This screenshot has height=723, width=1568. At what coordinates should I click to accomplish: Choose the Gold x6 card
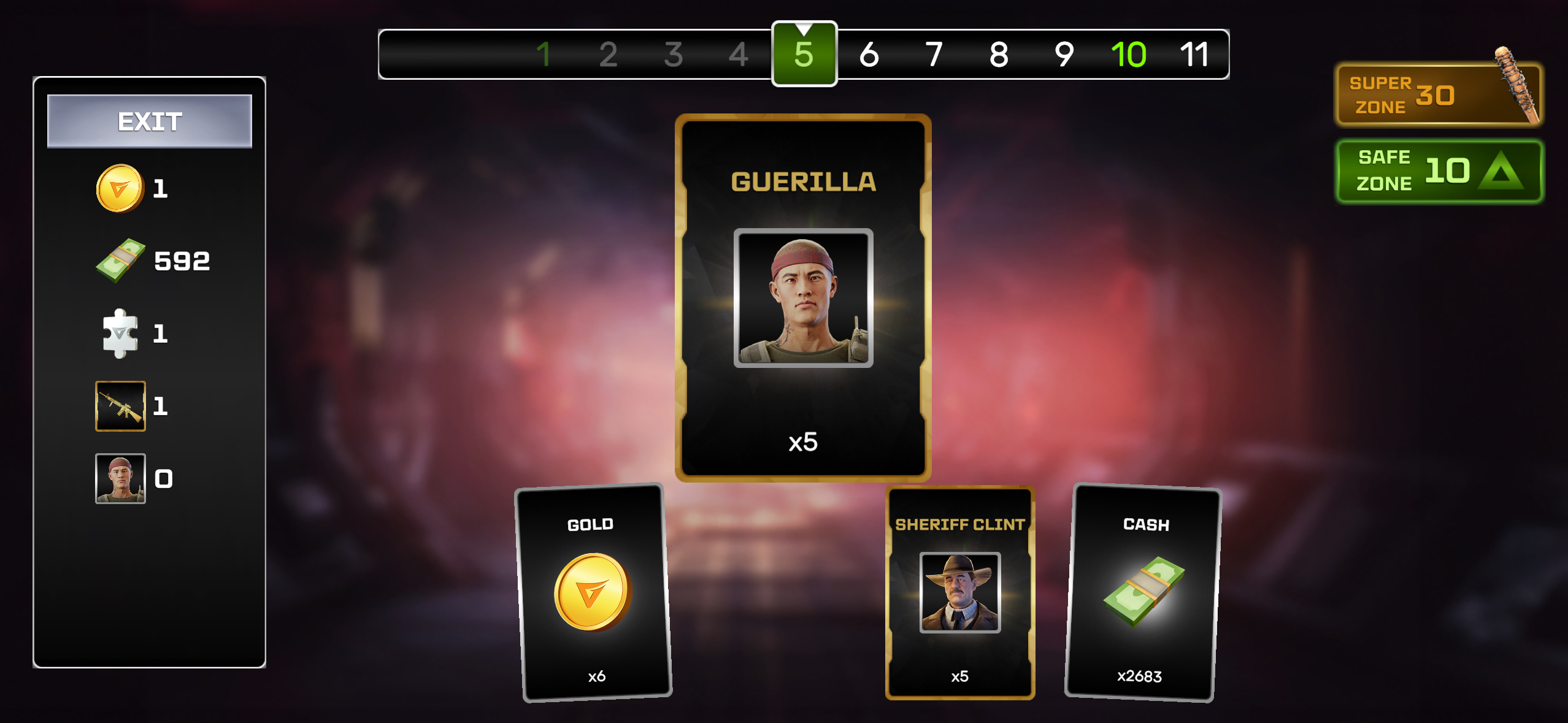click(x=594, y=592)
